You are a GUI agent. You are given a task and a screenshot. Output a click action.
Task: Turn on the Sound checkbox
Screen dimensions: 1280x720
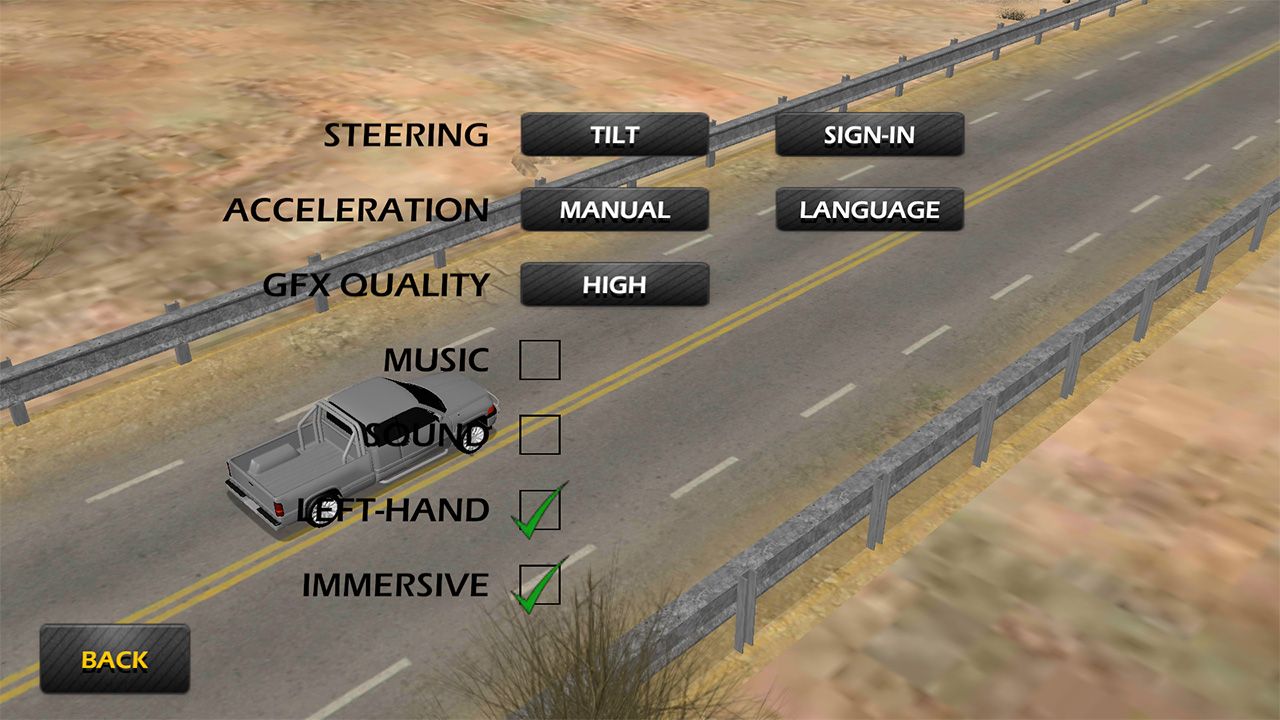(540, 435)
